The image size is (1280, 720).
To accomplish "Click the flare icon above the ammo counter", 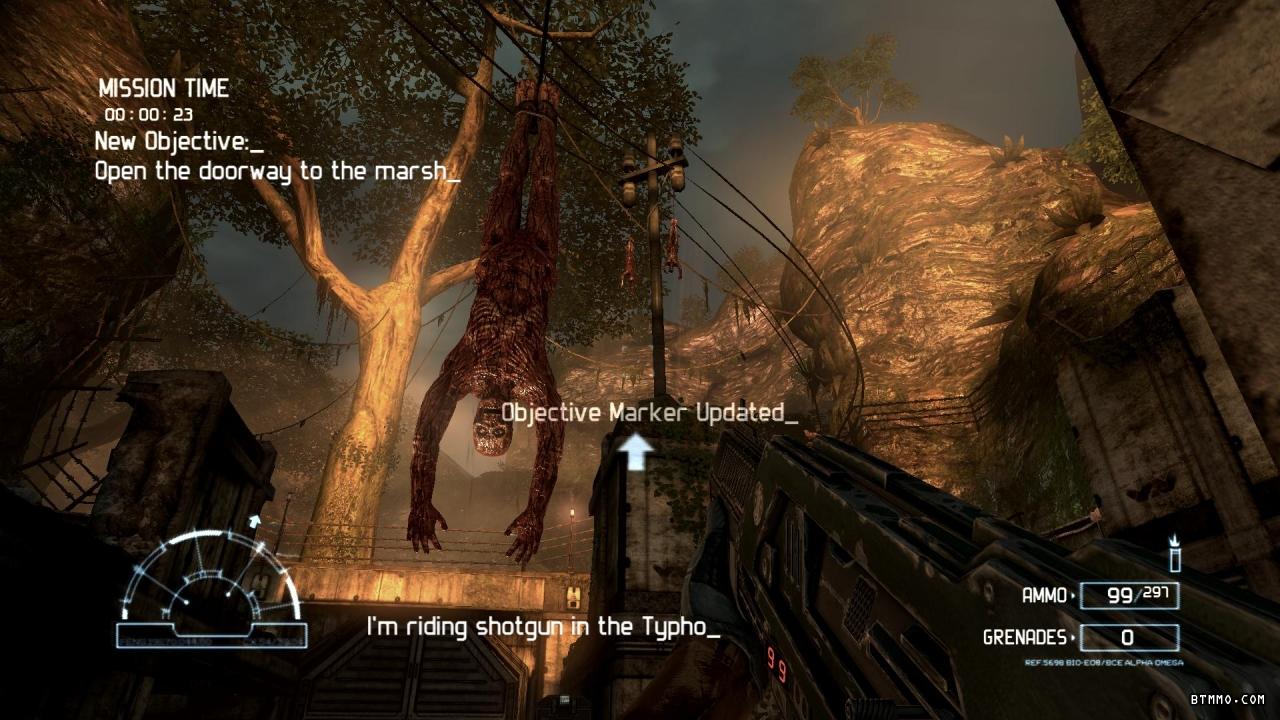I will pyautogui.click(x=1174, y=555).
